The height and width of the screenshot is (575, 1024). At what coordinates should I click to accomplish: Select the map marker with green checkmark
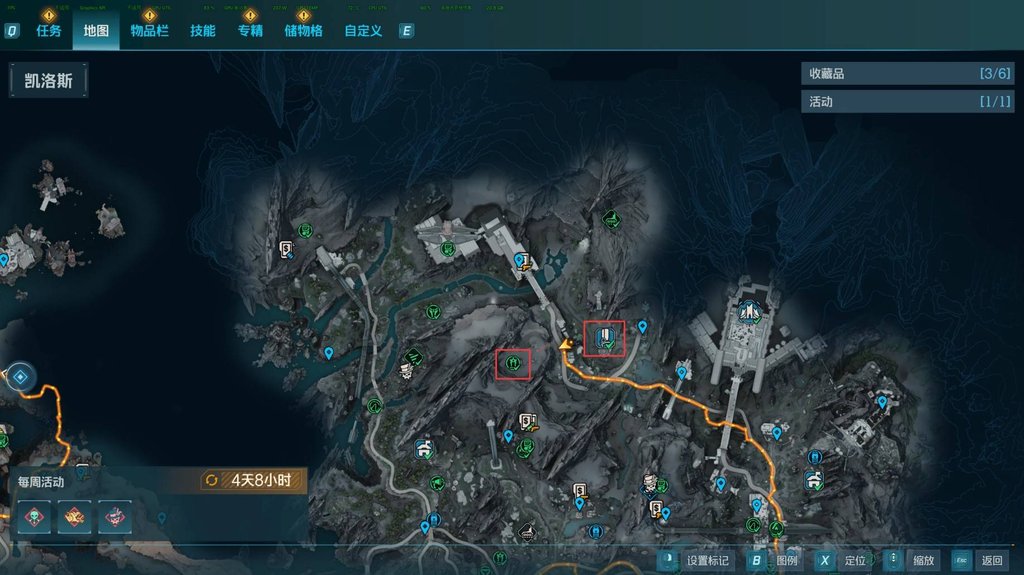tap(604, 338)
